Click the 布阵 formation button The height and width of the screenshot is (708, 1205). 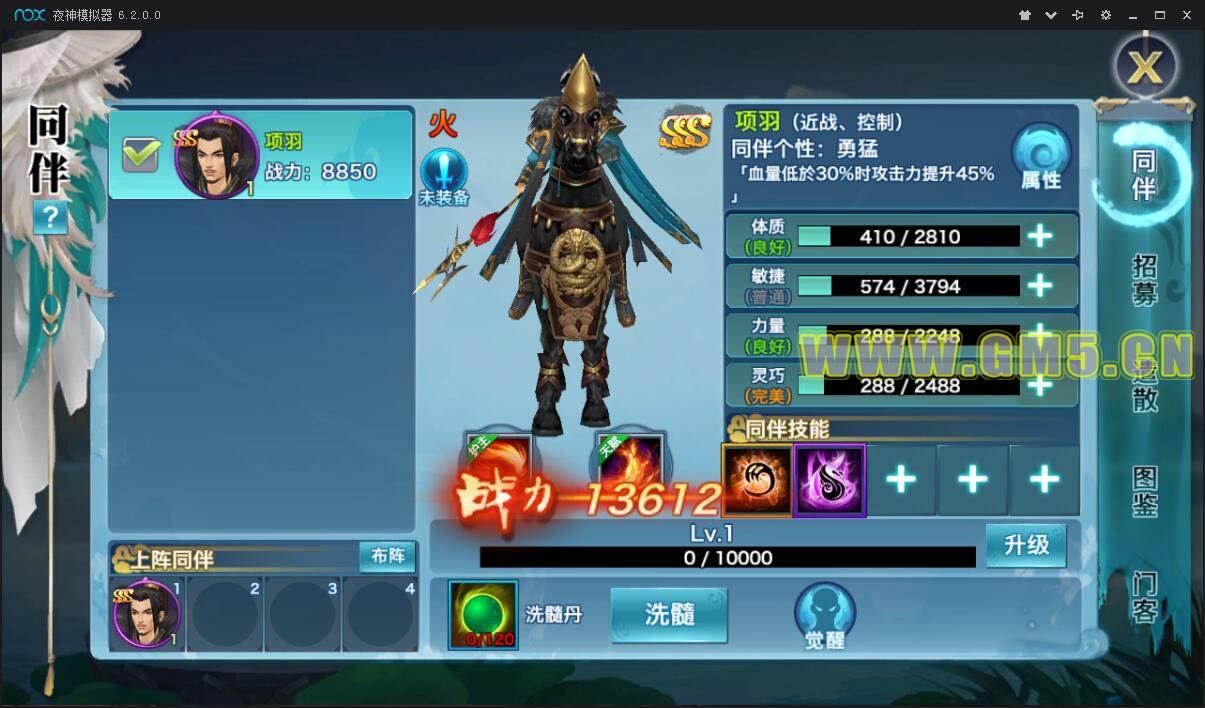coord(387,557)
